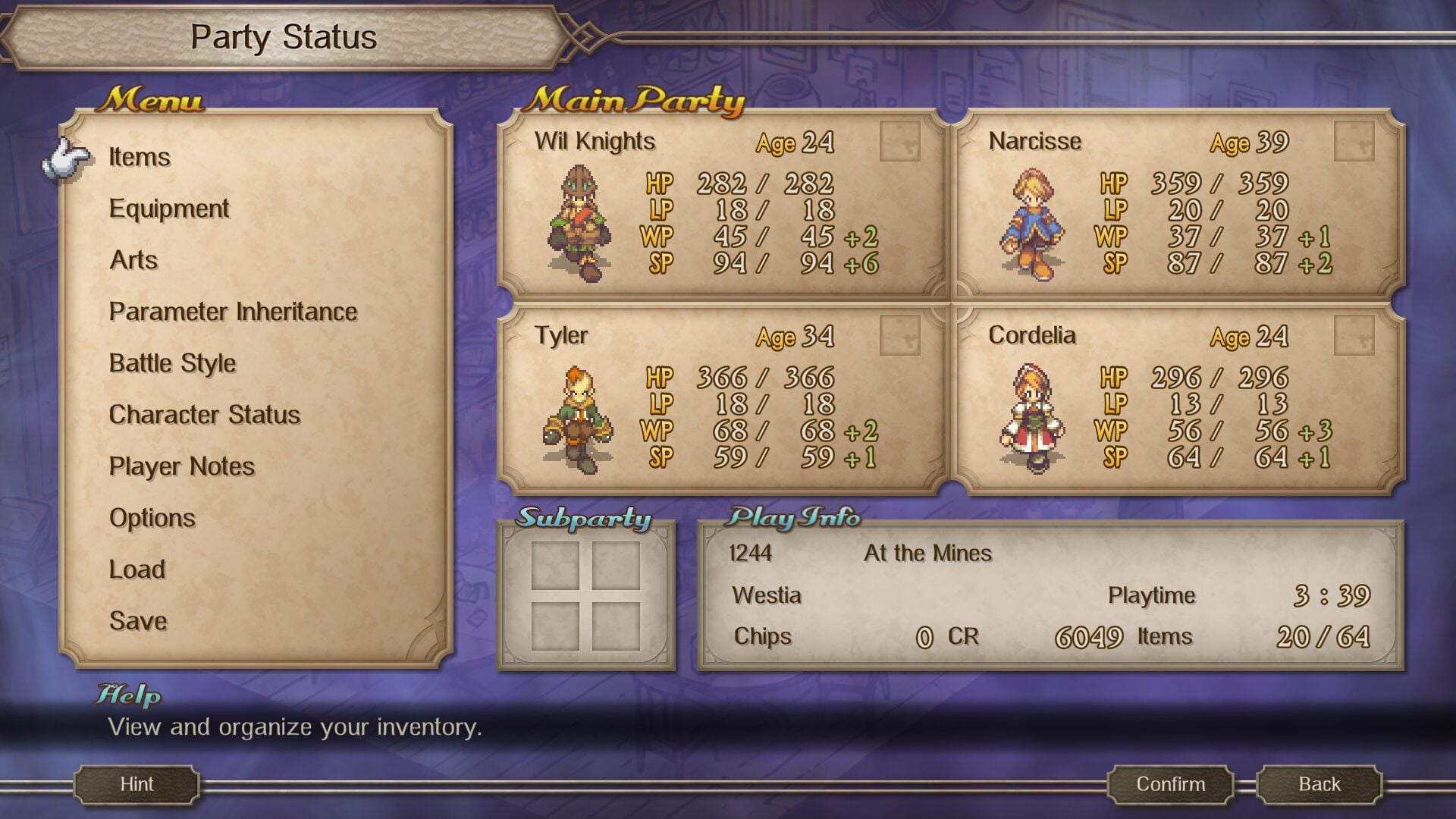
Task: Open the Items menu
Action: tap(140, 157)
